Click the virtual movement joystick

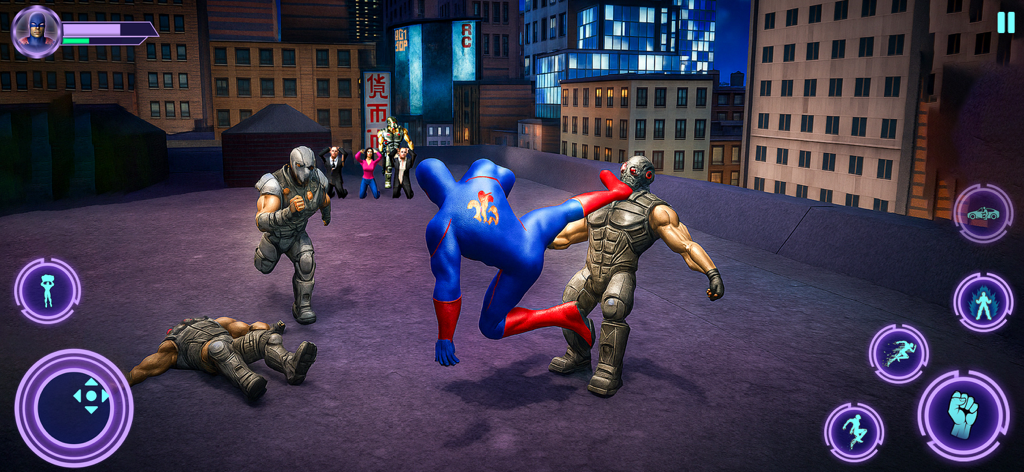tap(89, 396)
